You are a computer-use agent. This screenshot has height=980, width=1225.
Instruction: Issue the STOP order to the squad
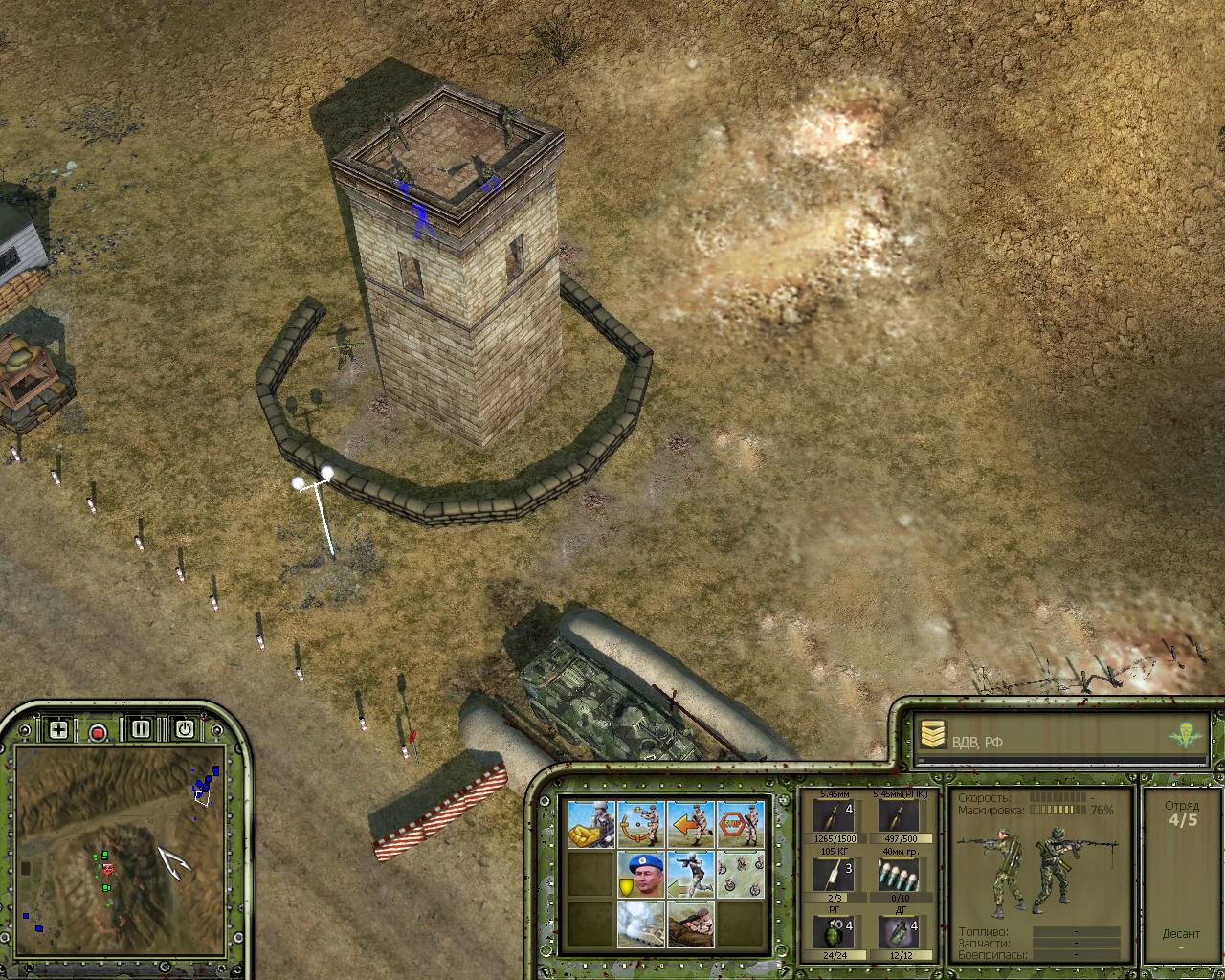[x=741, y=824]
